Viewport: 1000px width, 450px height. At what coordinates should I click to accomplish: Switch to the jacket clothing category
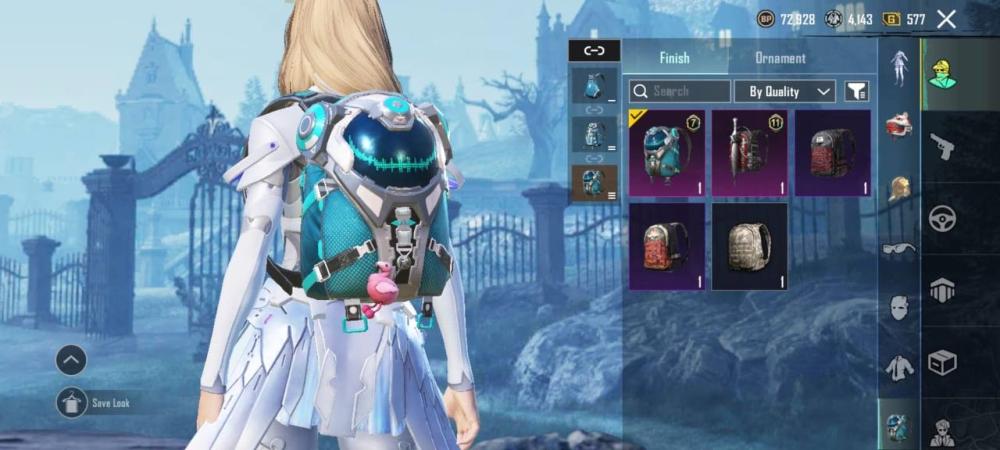899,367
